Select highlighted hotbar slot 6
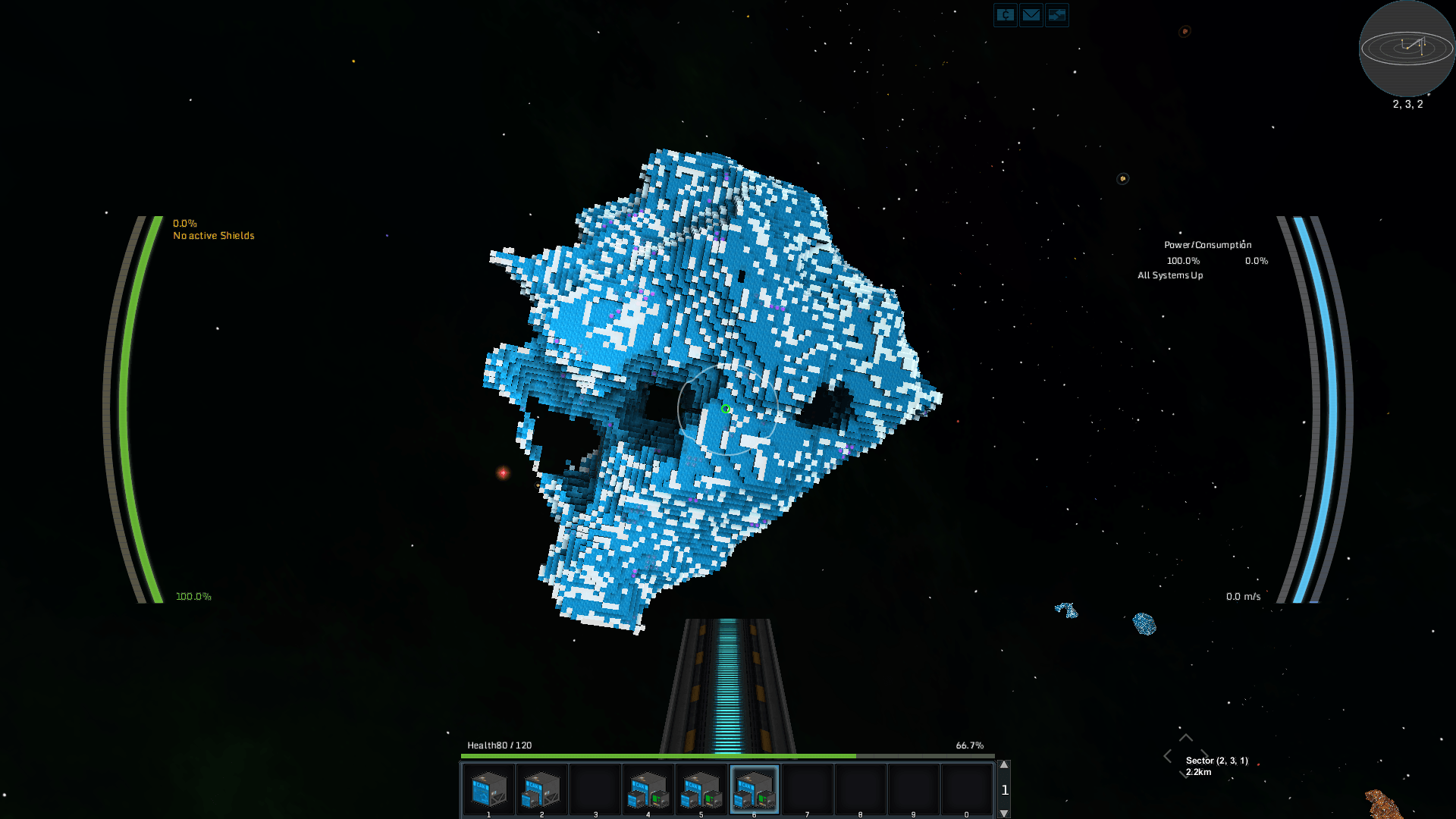The width and height of the screenshot is (1456, 819). click(x=755, y=789)
